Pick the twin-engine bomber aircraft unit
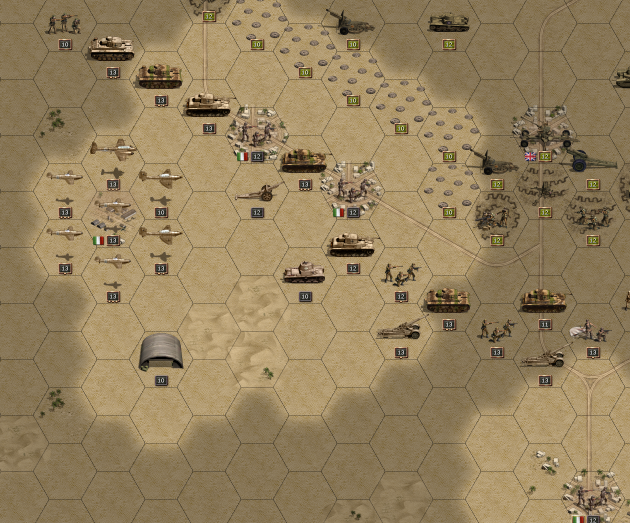 click(112, 148)
